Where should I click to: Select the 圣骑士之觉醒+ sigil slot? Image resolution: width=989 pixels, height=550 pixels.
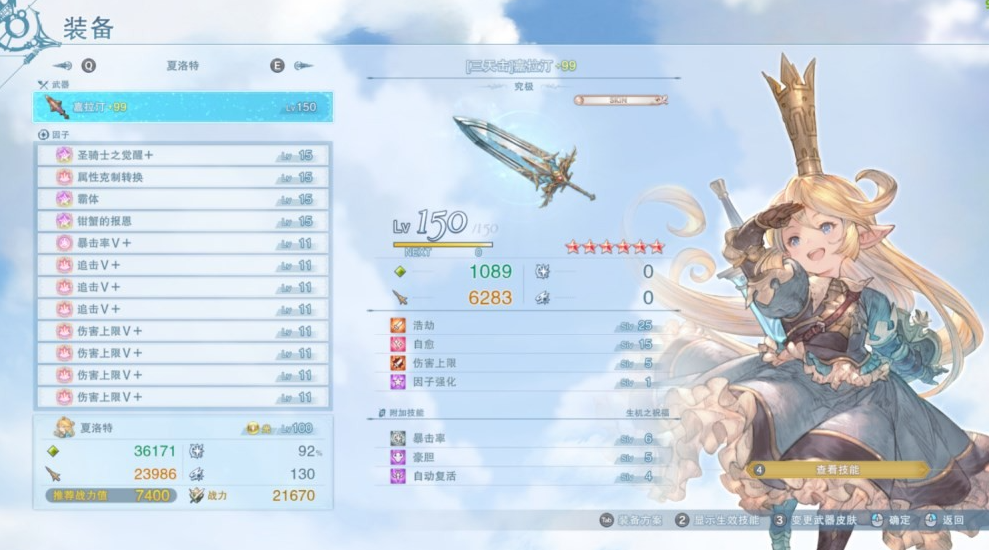(x=182, y=155)
